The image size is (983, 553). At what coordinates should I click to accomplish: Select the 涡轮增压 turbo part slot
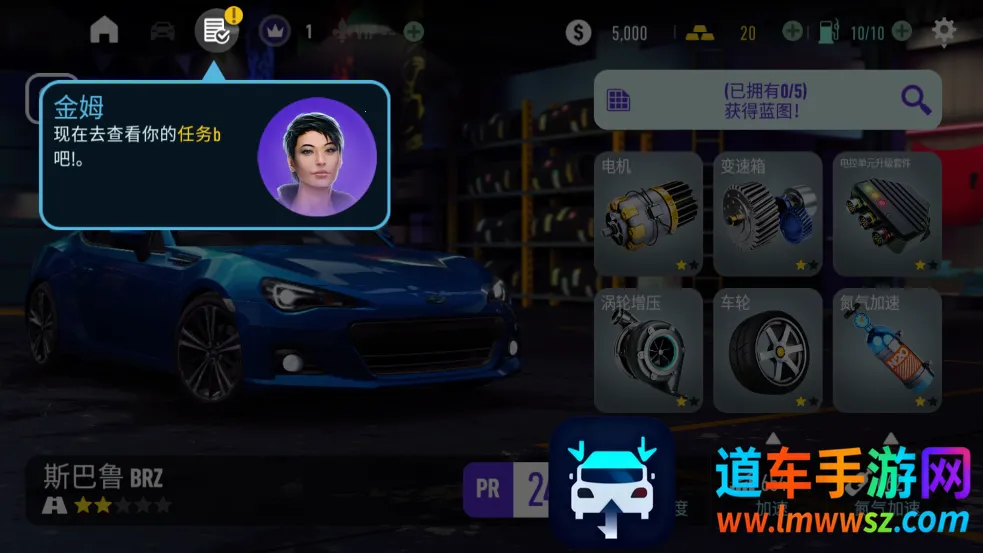click(x=648, y=350)
